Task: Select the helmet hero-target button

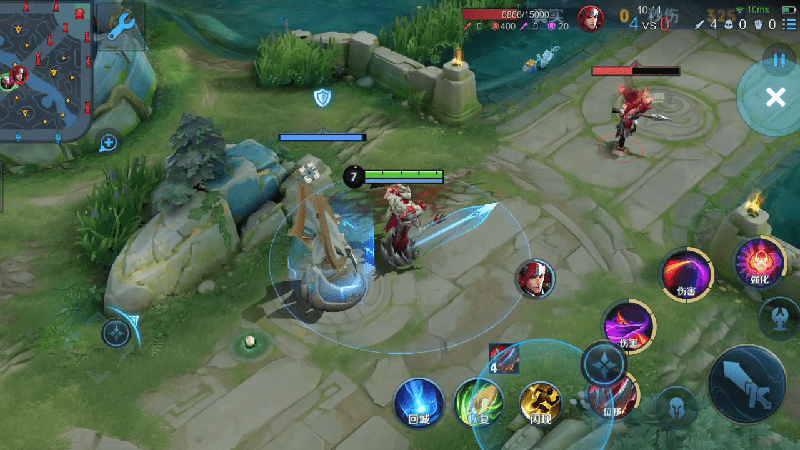Action: point(676,408)
